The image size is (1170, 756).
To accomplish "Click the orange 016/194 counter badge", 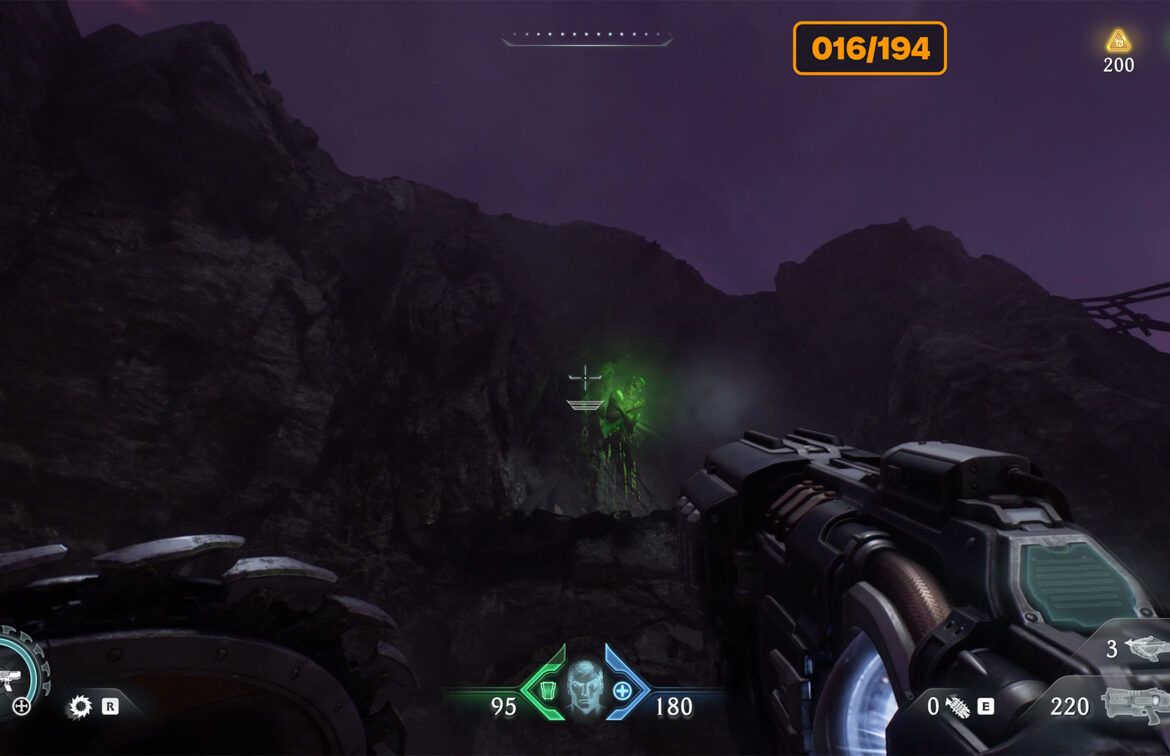I will click(869, 48).
